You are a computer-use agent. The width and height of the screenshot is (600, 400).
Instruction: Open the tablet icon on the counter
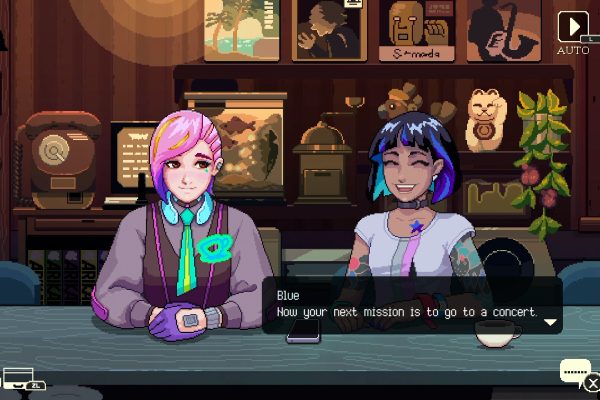pyautogui.click(x=17, y=378)
